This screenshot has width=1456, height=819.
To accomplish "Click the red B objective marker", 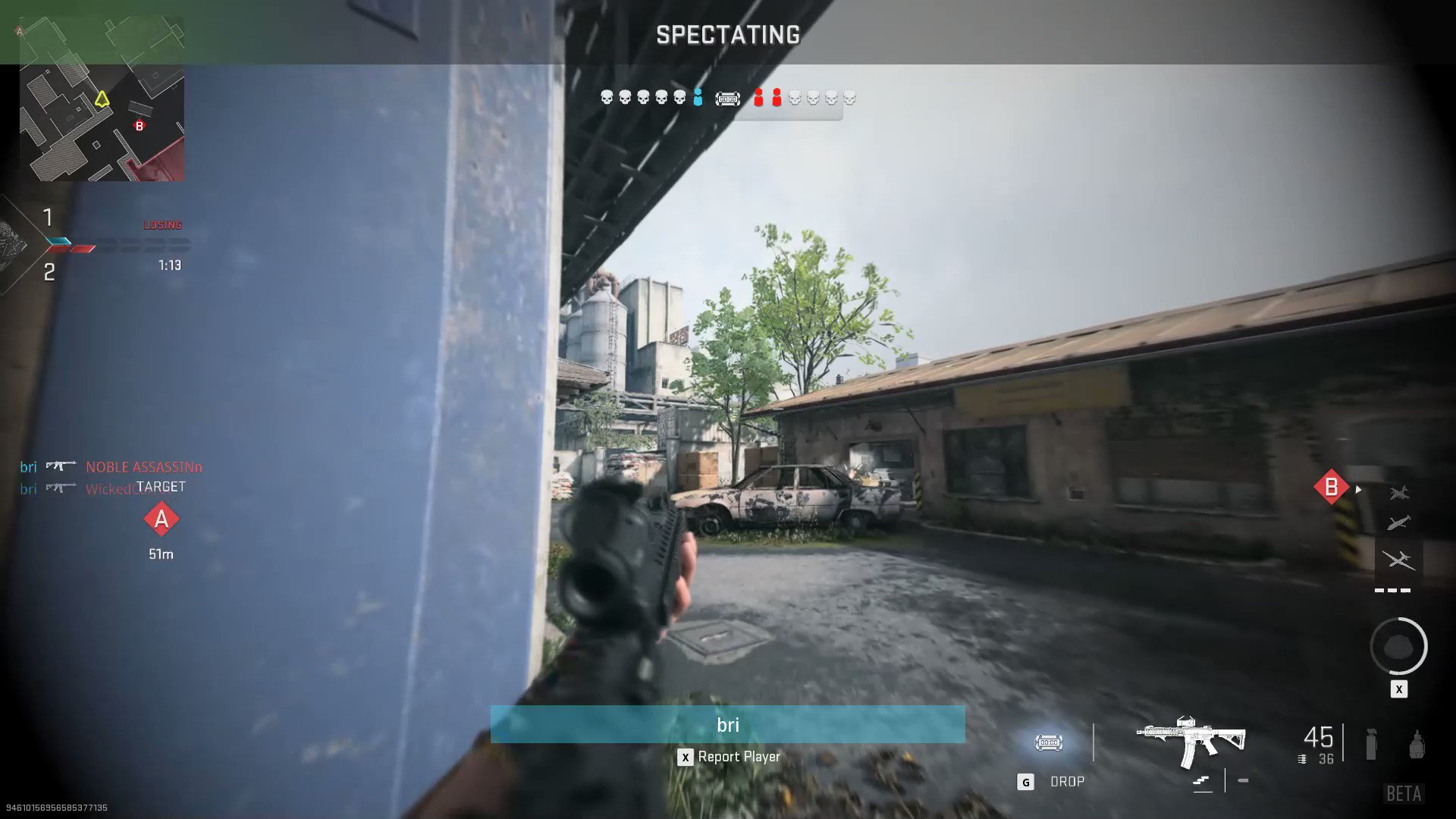I will click(1331, 487).
